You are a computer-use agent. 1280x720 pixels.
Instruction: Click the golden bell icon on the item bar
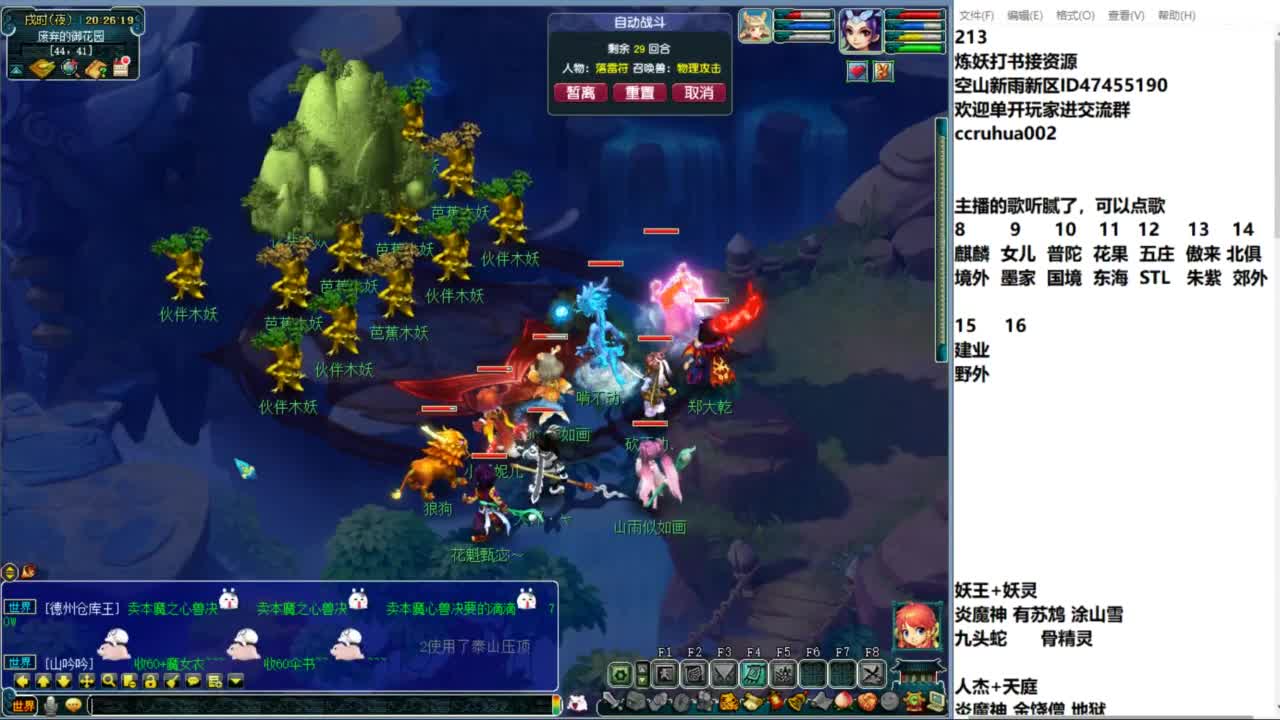pos(797,700)
